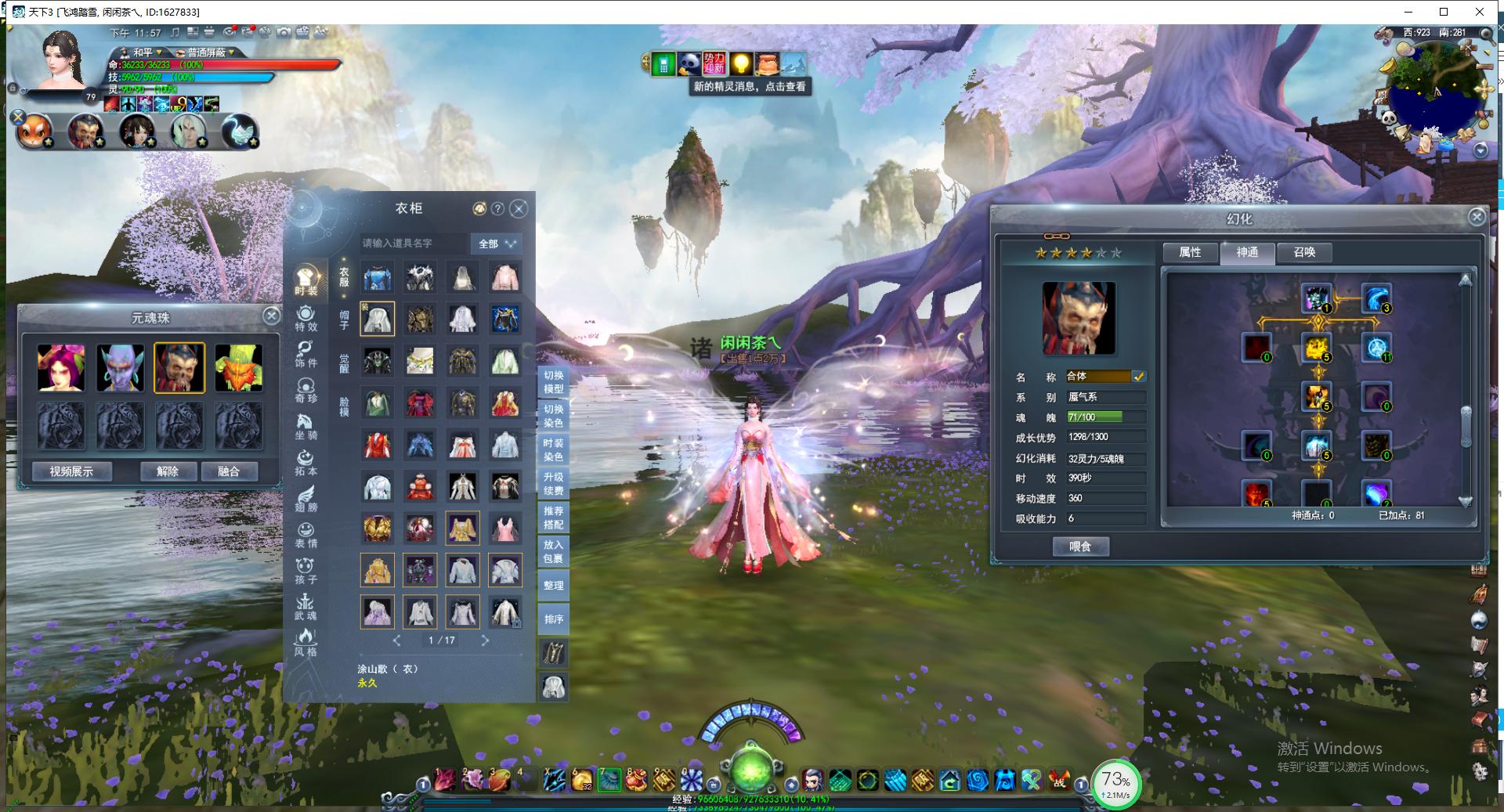Click the 整理 organize button

click(x=553, y=586)
